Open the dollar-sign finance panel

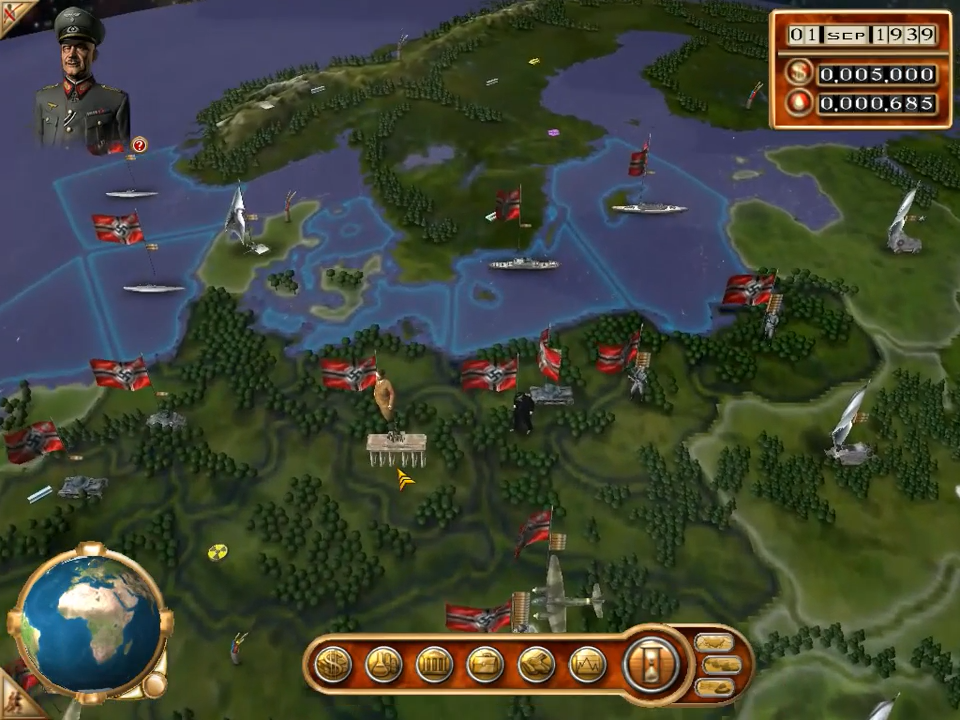pos(333,664)
